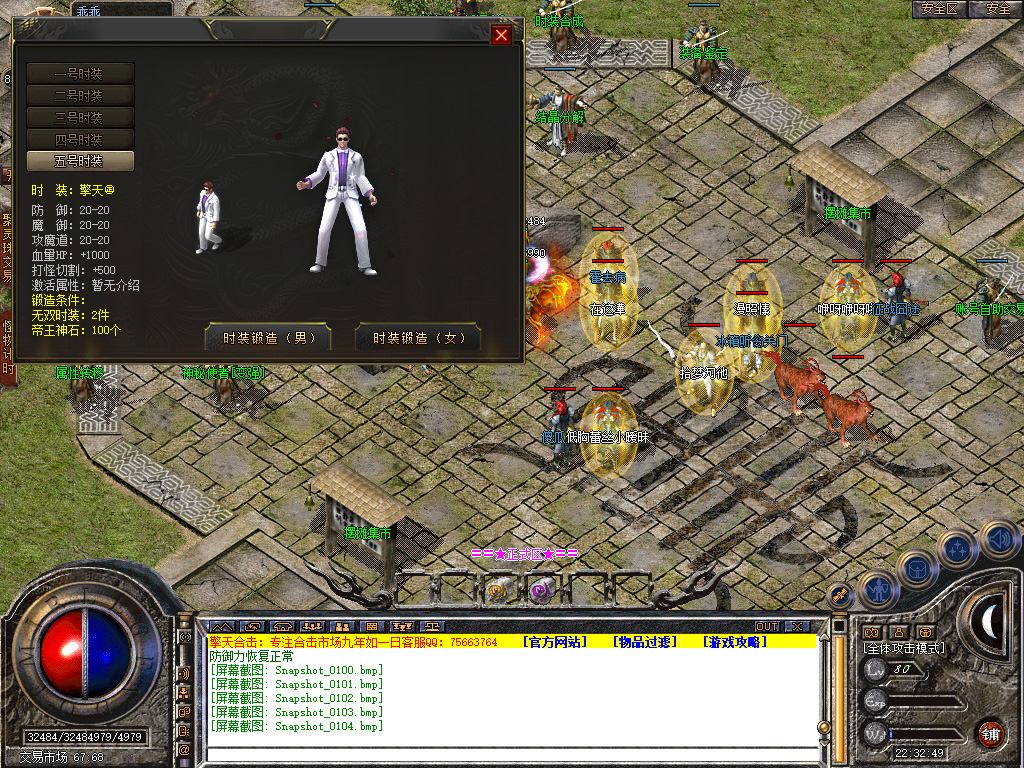
Task: Forge the female outfit 时装锻造（女）
Action: [418, 338]
